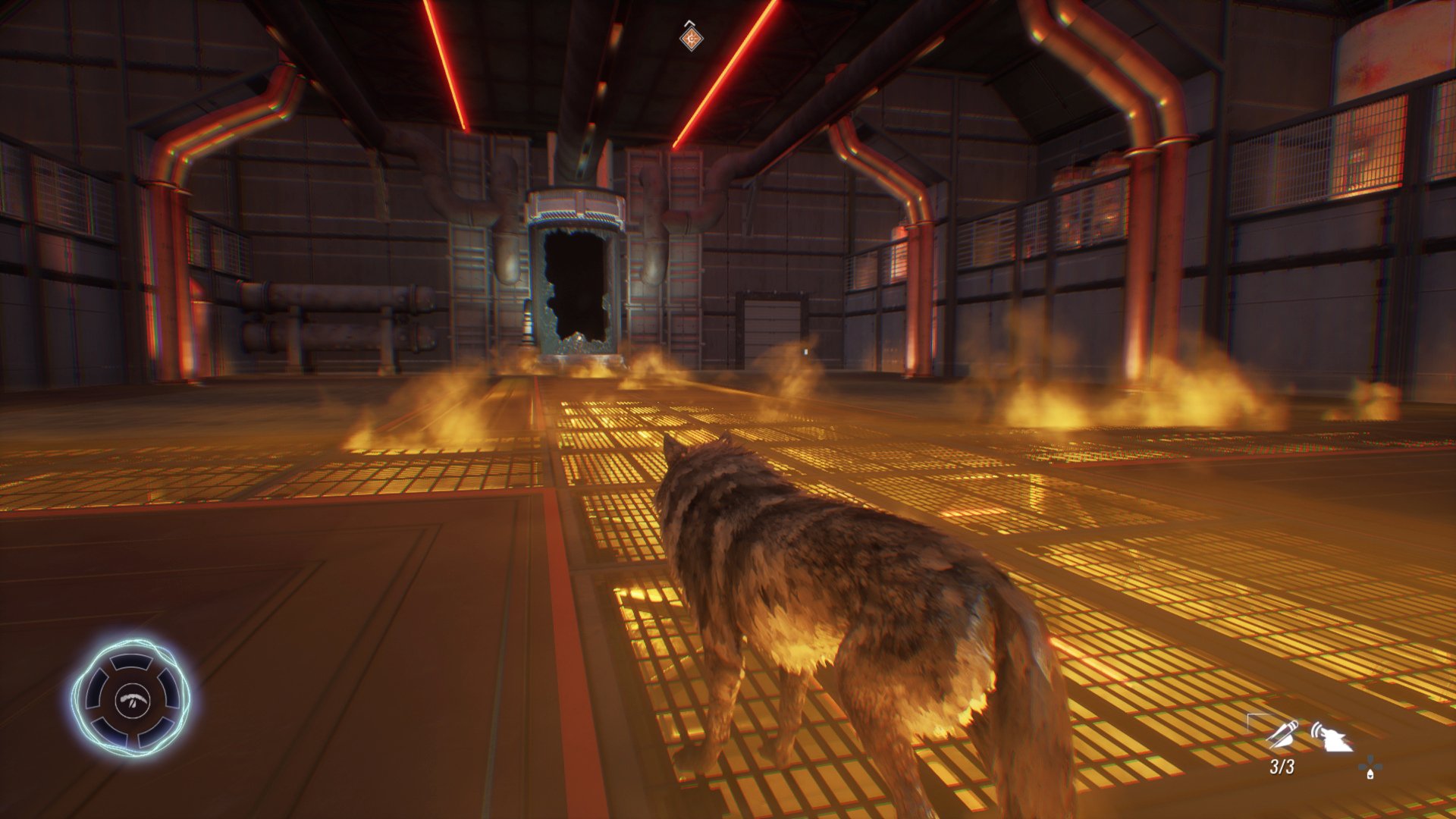This screenshot has height=819, width=1456.
Task: Click the 3/3 ammo counter text
Action: point(1282,766)
